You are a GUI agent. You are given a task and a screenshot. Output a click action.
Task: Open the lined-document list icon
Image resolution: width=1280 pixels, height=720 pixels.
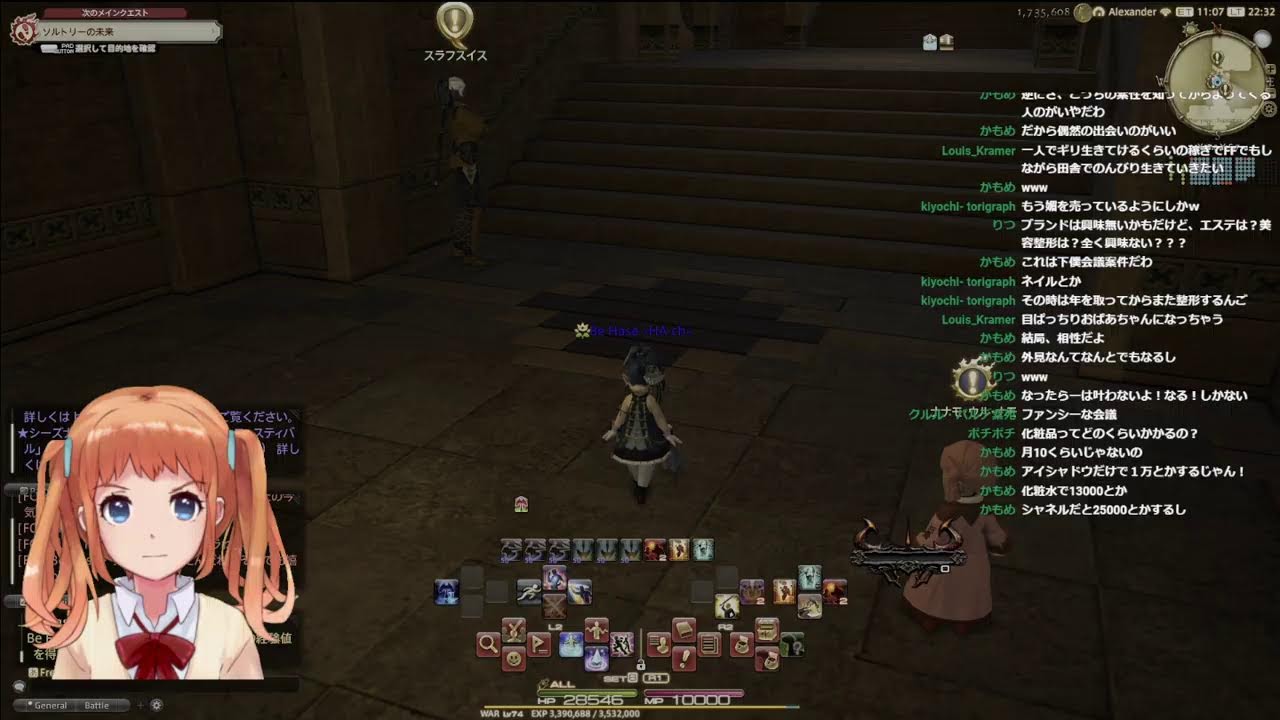[x=710, y=644]
